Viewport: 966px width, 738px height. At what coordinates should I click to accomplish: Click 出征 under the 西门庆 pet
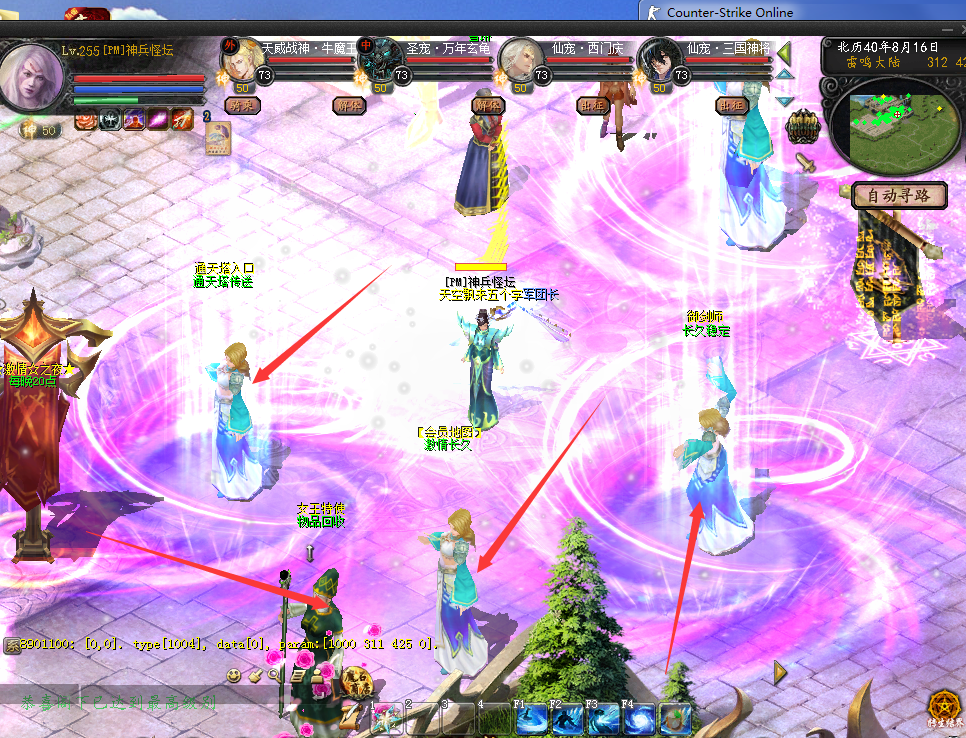click(592, 105)
